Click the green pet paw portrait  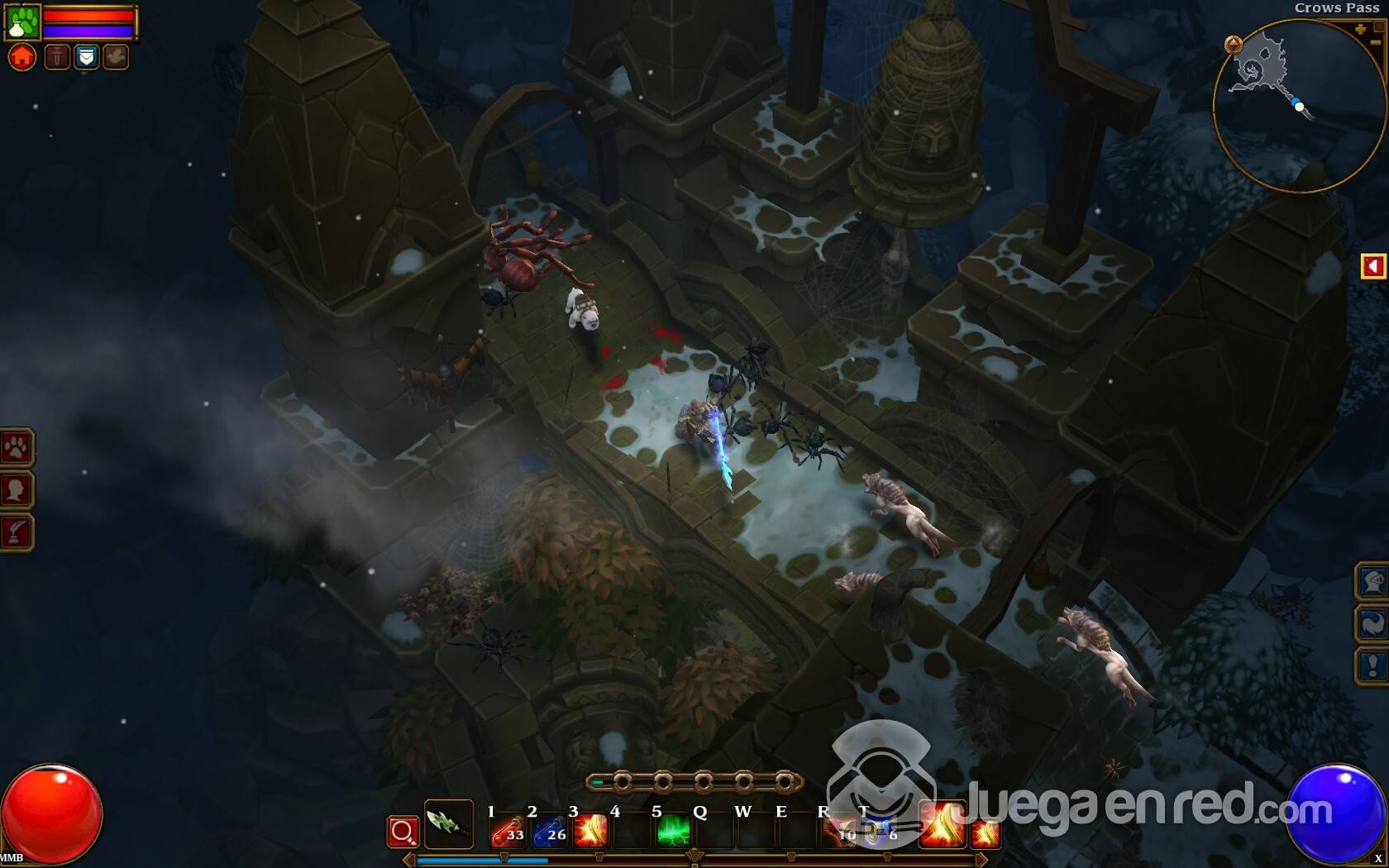click(22, 21)
